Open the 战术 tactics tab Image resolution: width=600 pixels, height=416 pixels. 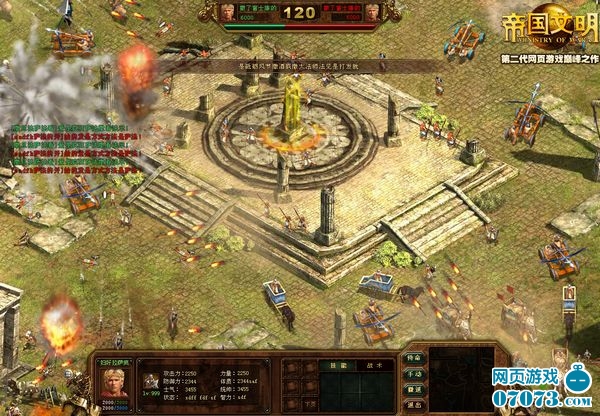(x=367, y=366)
